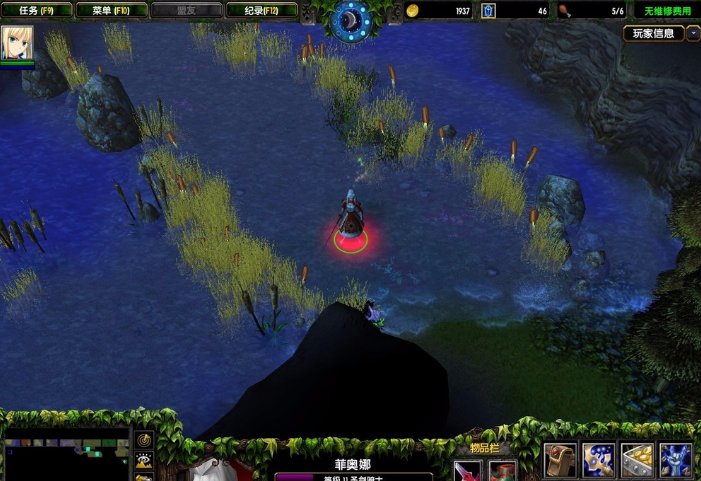Select the red and green potion item slot
This screenshot has width=701, height=481.
pyautogui.click(x=502, y=471)
